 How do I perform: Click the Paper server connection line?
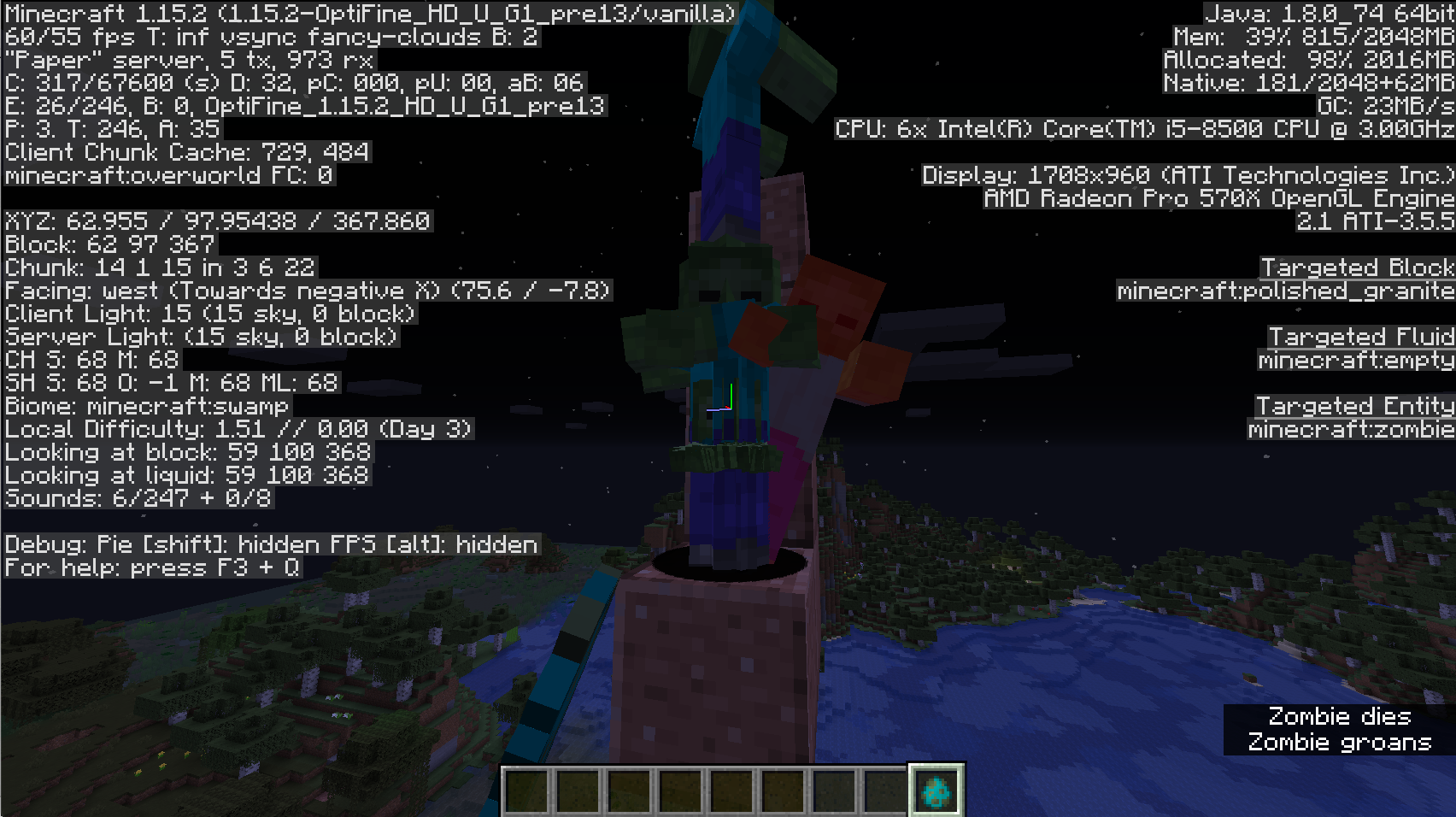[188, 60]
